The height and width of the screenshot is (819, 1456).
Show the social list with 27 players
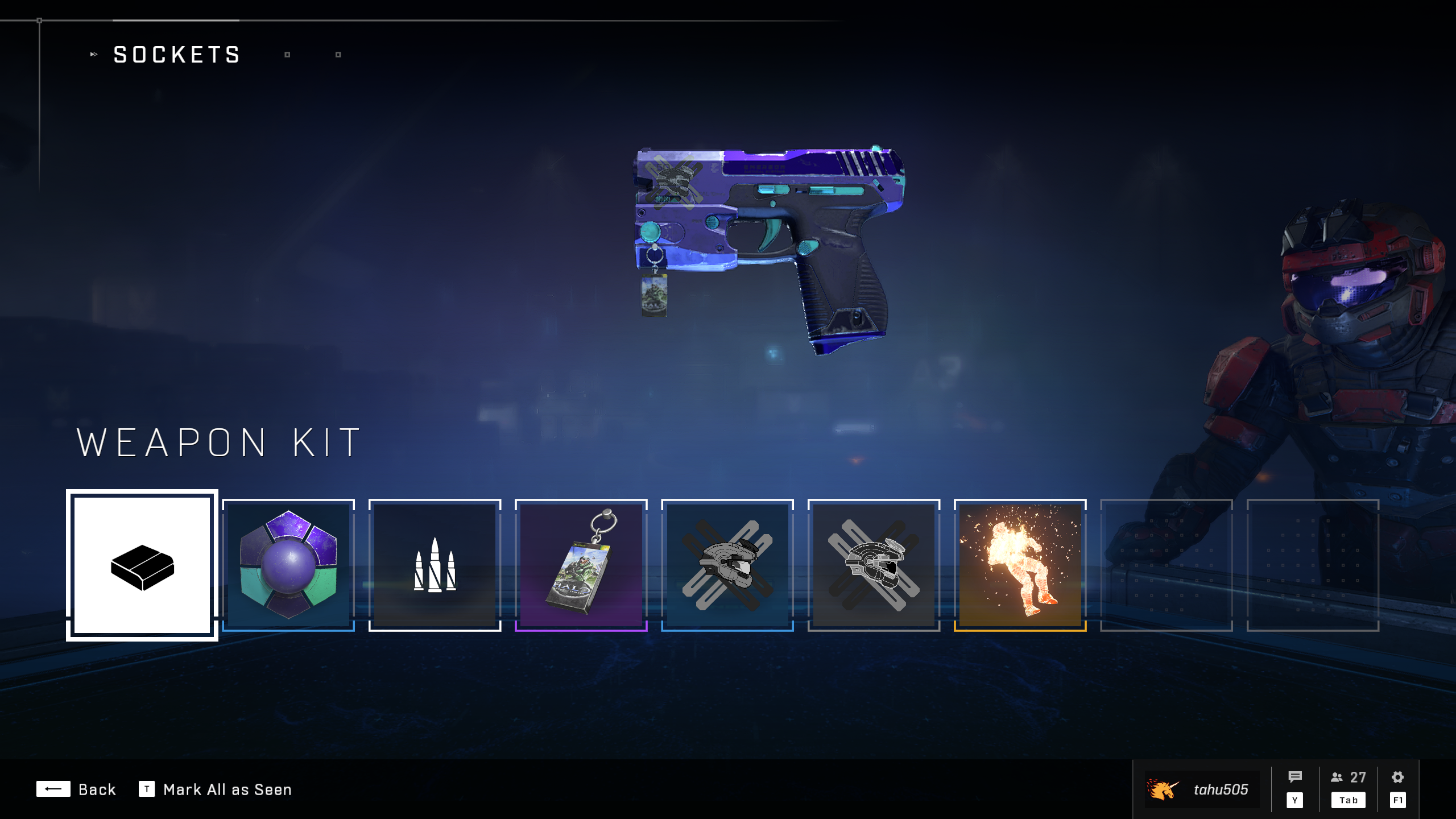click(1348, 788)
